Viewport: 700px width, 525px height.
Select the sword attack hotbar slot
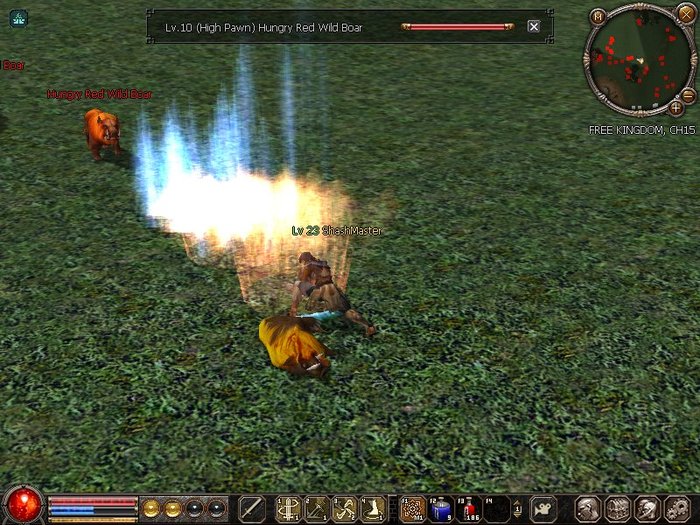point(253,508)
